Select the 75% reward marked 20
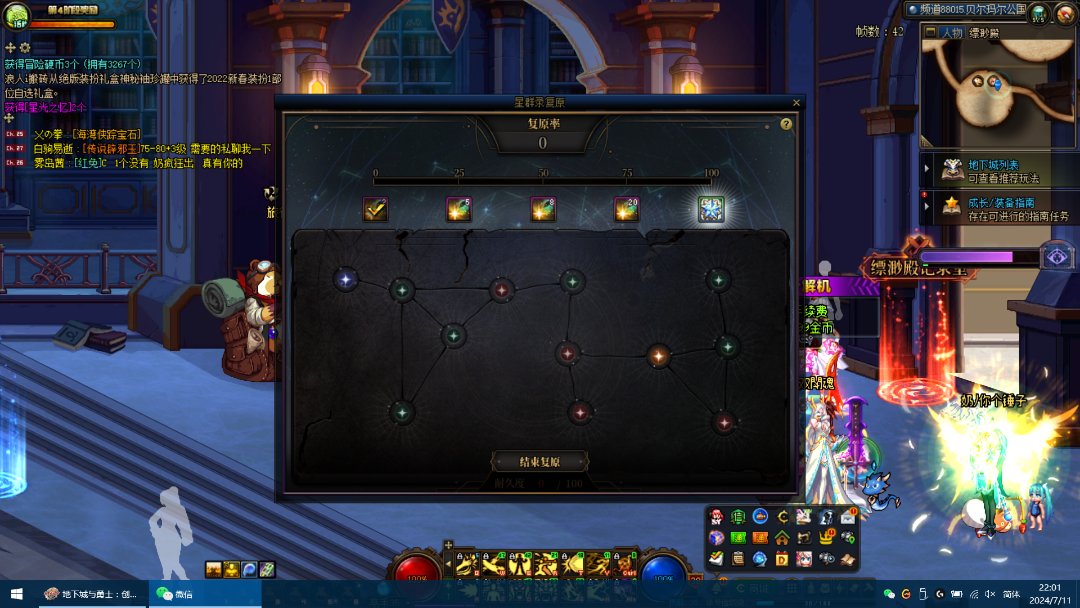This screenshot has height=608, width=1080. pos(626,209)
